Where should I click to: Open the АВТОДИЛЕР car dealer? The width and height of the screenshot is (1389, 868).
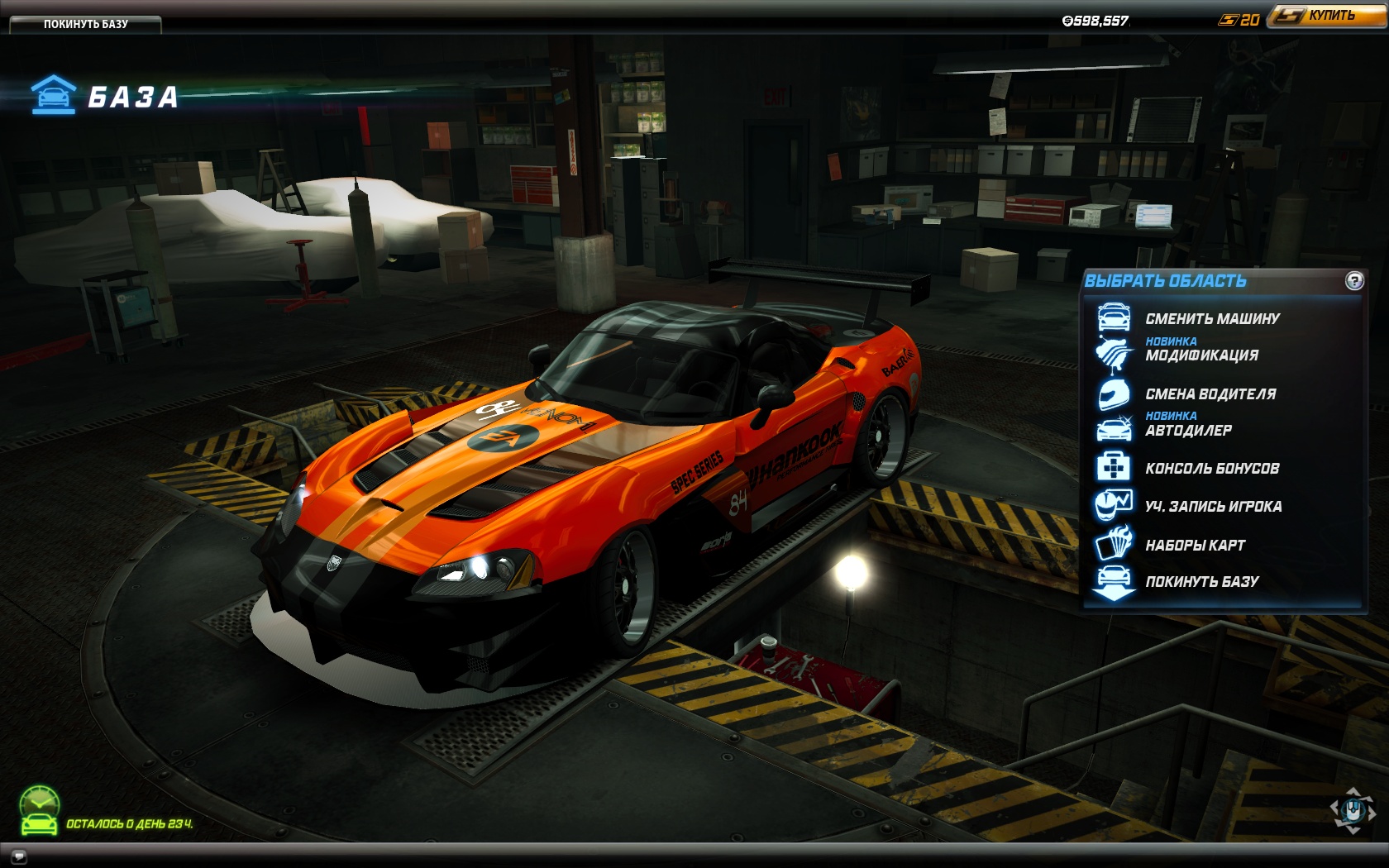click(1188, 430)
